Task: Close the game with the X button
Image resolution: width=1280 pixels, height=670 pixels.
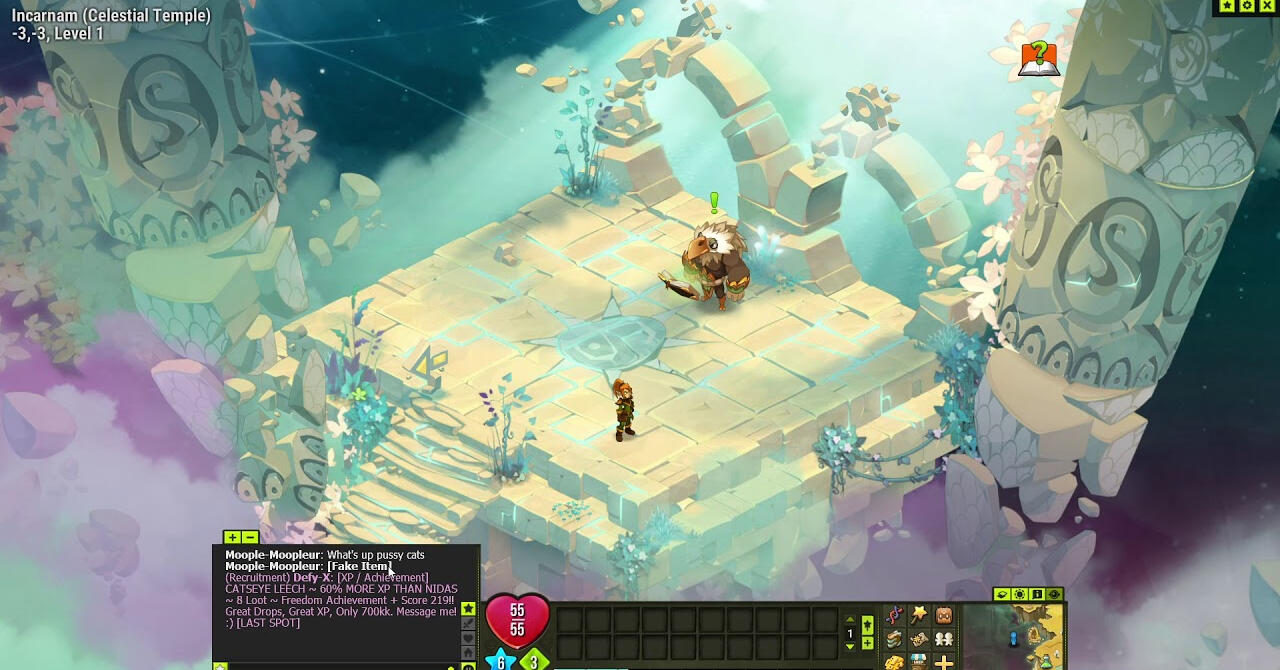Action: [1267, 6]
